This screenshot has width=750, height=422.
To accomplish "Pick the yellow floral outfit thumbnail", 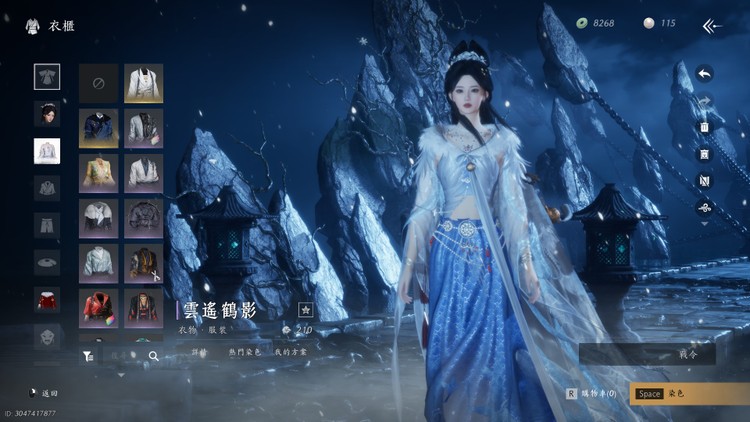I will tap(99, 173).
